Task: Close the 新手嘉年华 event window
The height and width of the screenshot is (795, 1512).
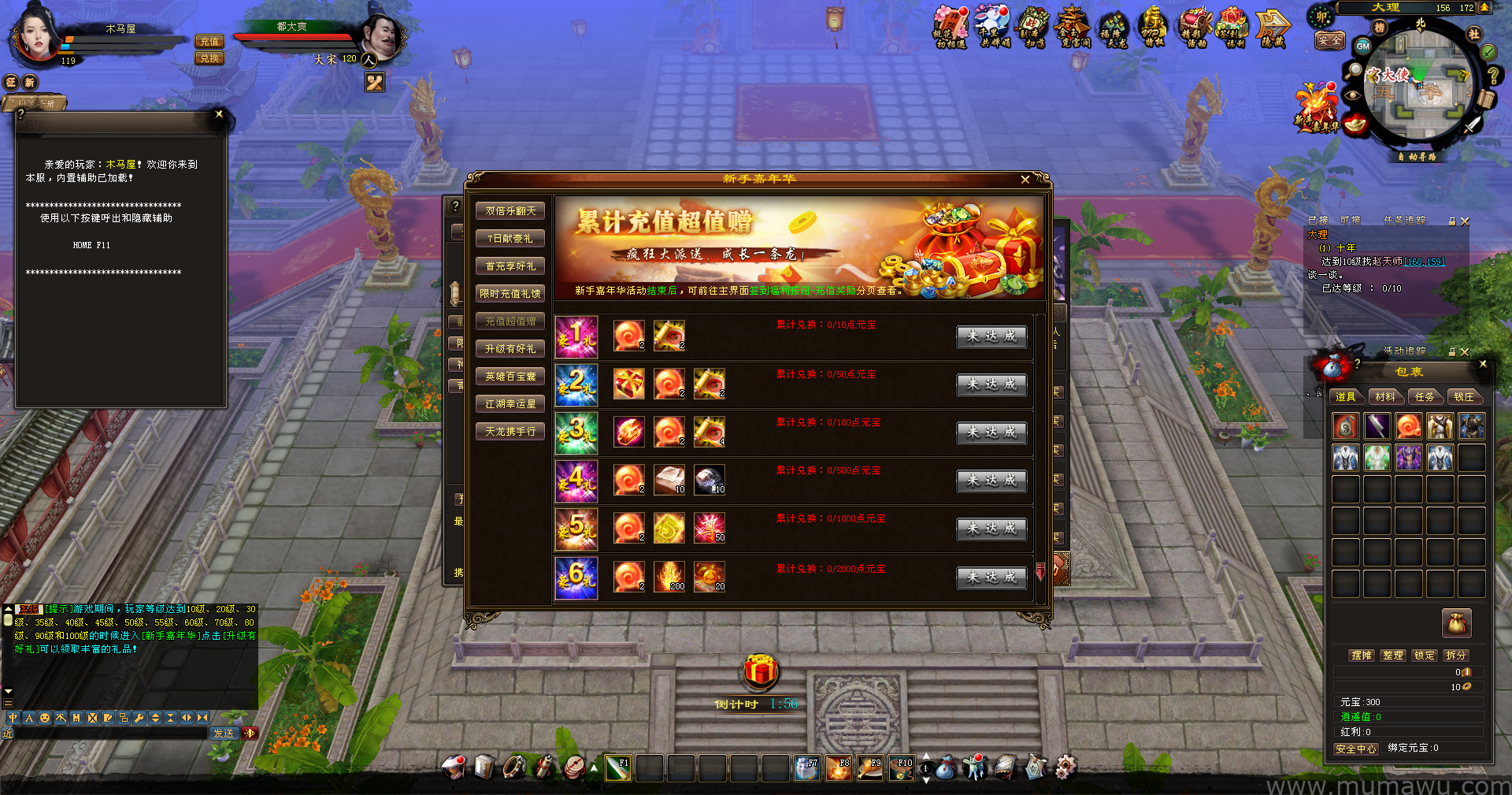Action: [x=1025, y=180]
